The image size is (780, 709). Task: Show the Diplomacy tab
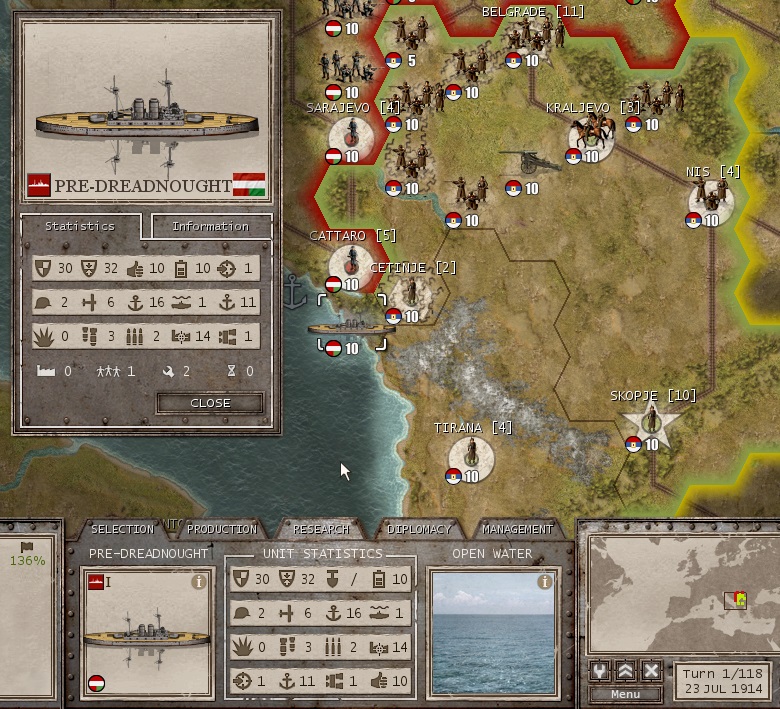419,529
